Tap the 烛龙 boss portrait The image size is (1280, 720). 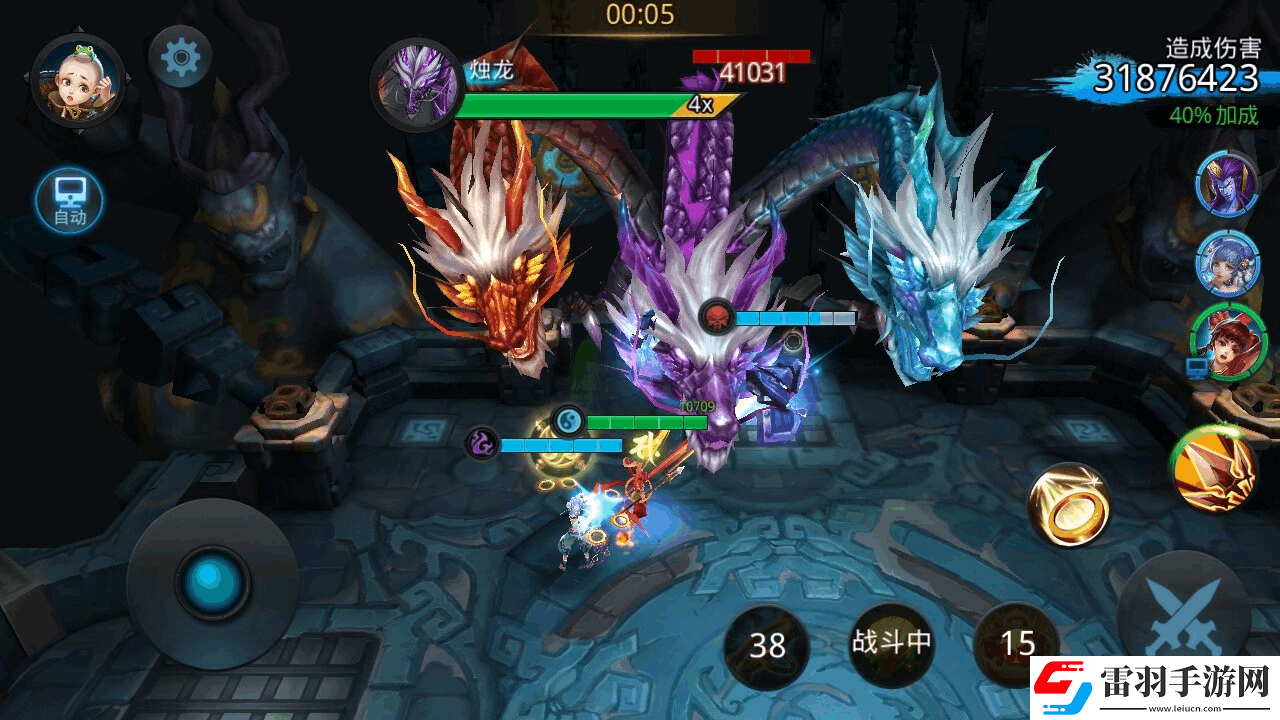pyautogui.click(x=415, y=84)
